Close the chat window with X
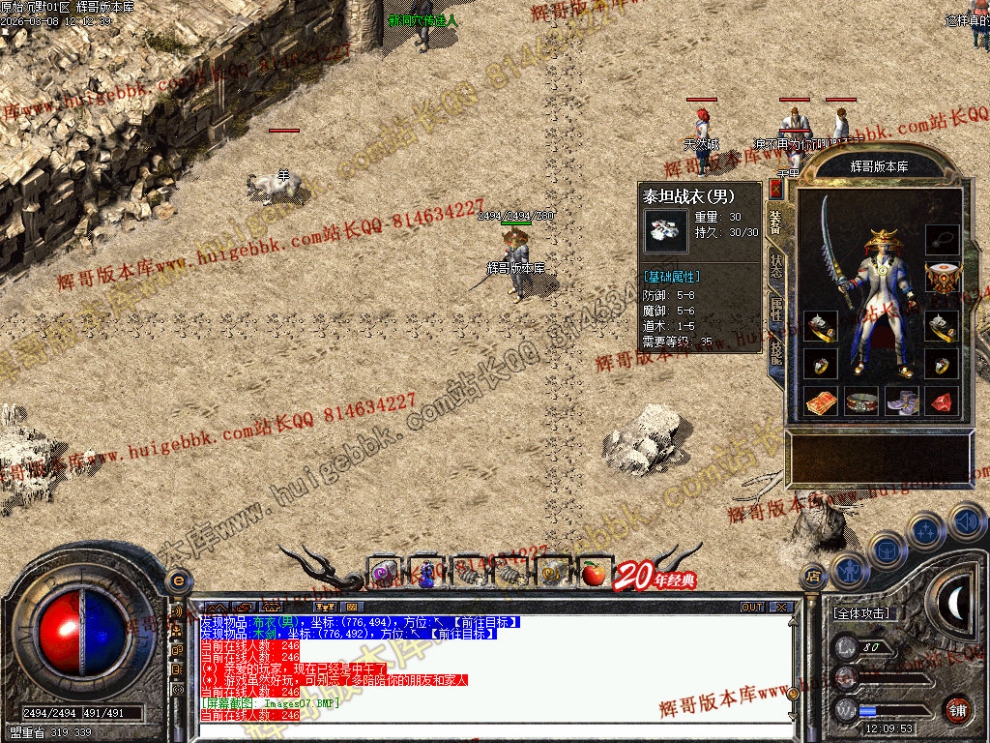Viewport: 990px width, 743px height. coord(780,606)
